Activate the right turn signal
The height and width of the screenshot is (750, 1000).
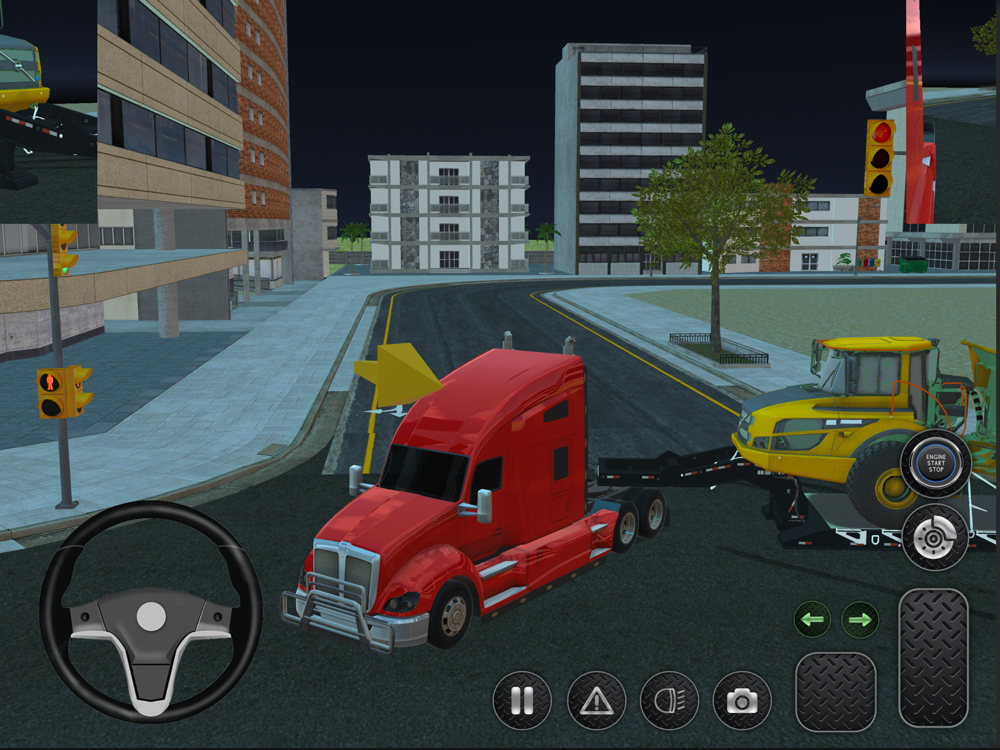tap(860, 620)
